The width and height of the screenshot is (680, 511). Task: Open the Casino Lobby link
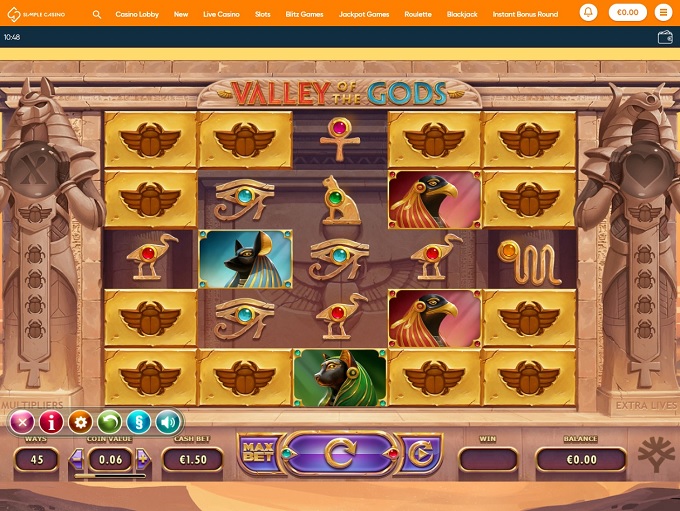[x=137, y=15]
